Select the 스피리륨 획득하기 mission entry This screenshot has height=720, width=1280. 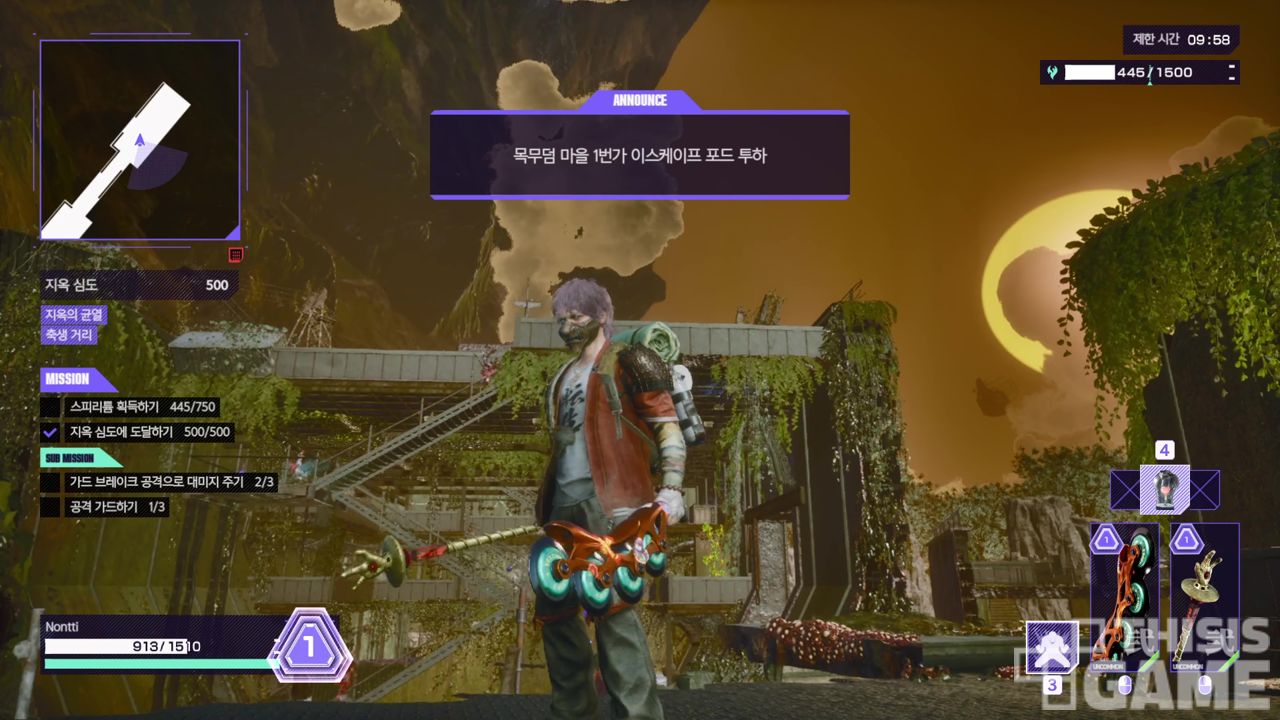130,407
